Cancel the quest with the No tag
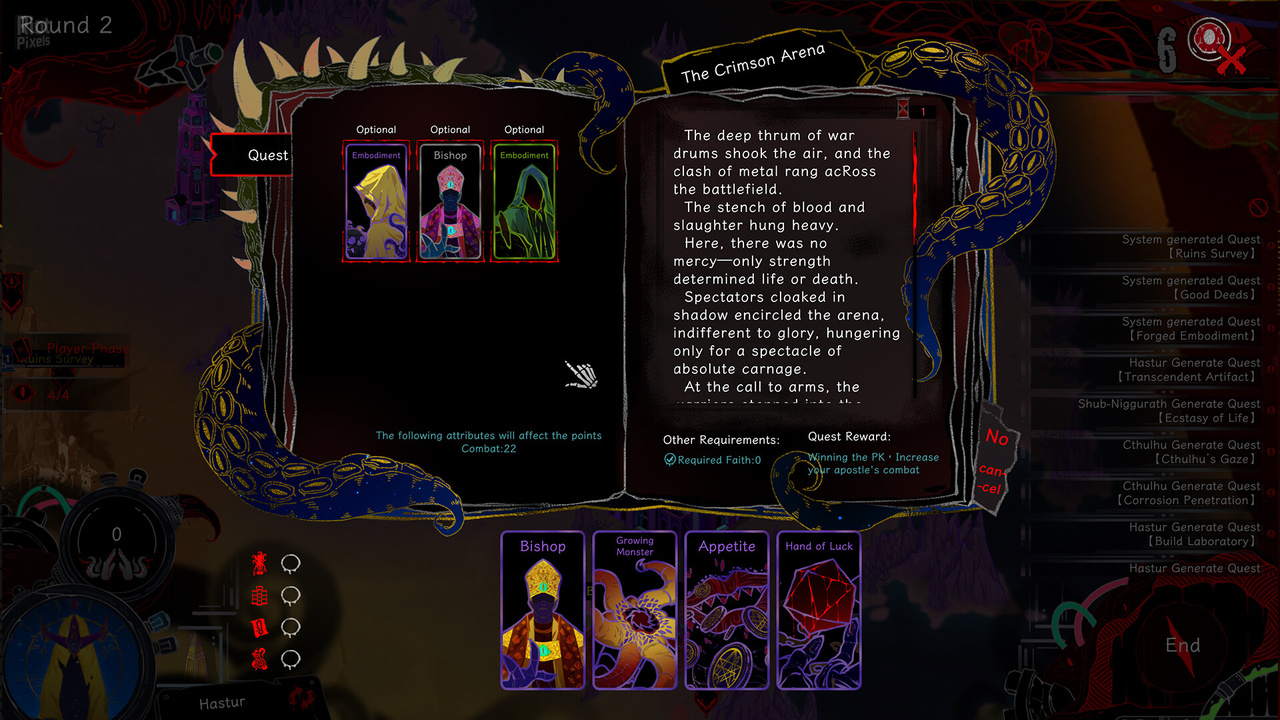This screenshot has width=1280, height=720. (994, 461)
